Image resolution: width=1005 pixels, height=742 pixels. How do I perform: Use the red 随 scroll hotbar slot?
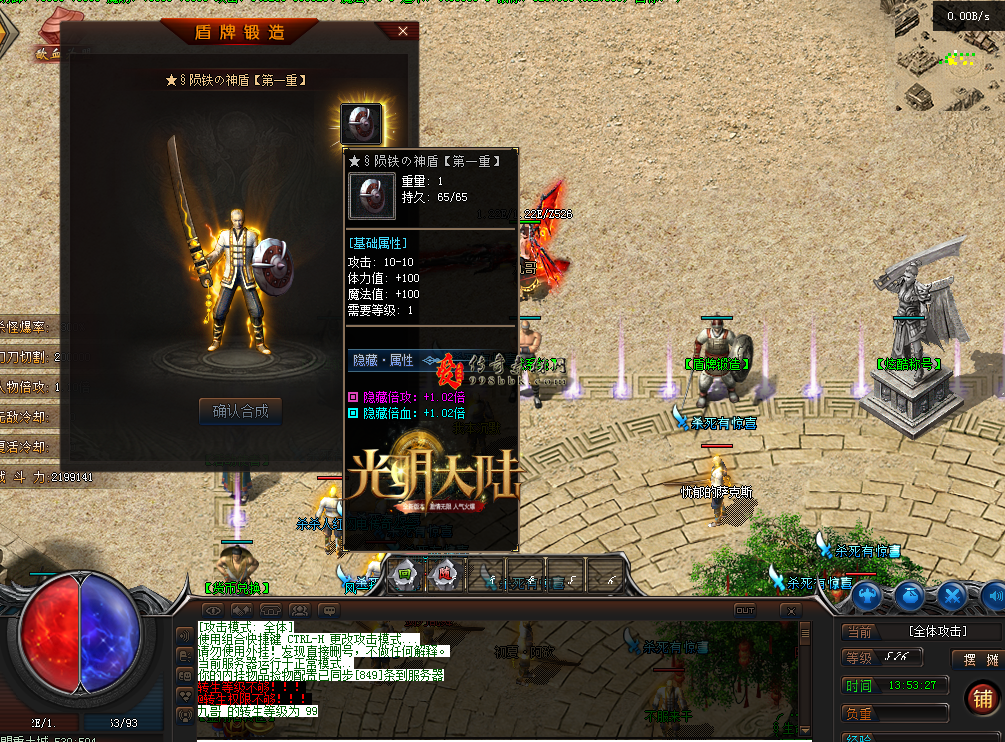(443, 574)
